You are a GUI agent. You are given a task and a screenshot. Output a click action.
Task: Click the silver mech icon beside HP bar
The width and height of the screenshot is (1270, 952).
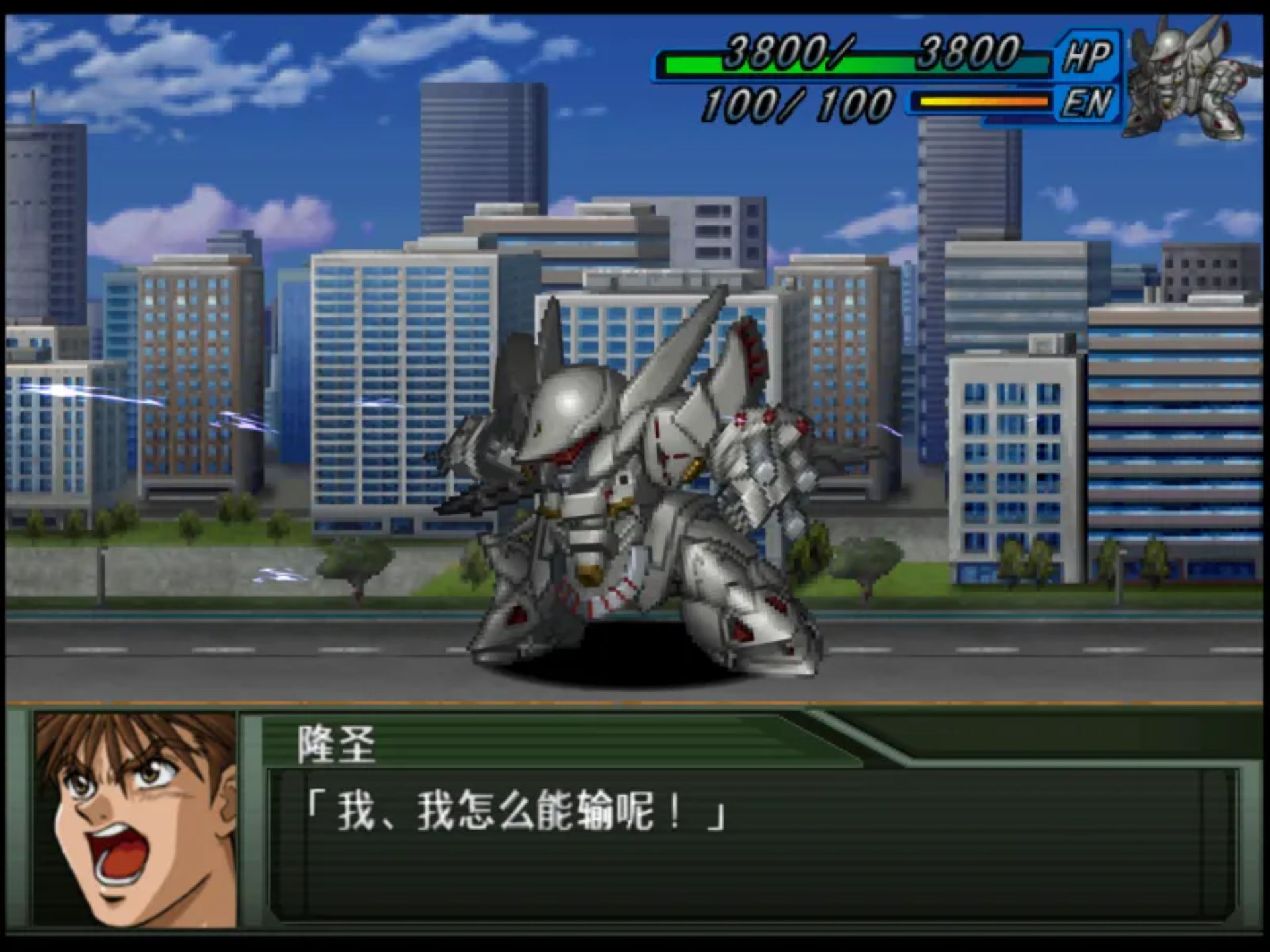pos(1189,78)
